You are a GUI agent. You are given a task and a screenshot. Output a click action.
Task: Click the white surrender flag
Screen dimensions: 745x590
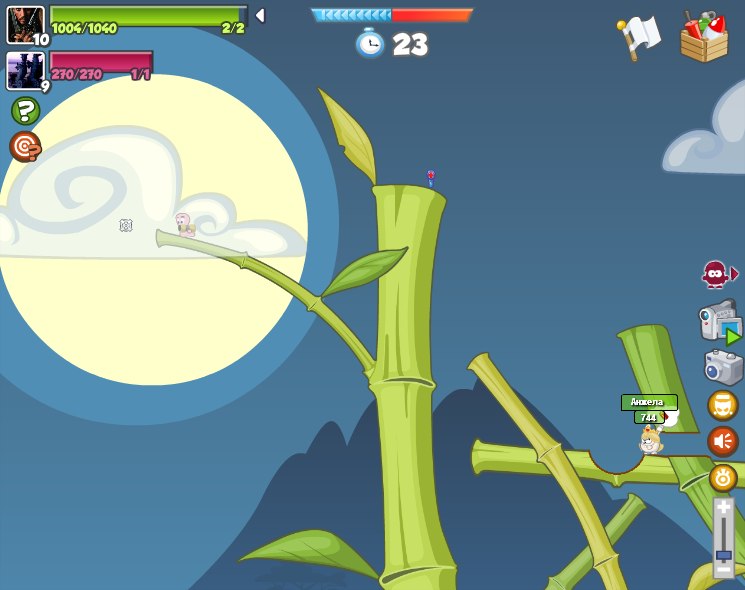point(639,37)
